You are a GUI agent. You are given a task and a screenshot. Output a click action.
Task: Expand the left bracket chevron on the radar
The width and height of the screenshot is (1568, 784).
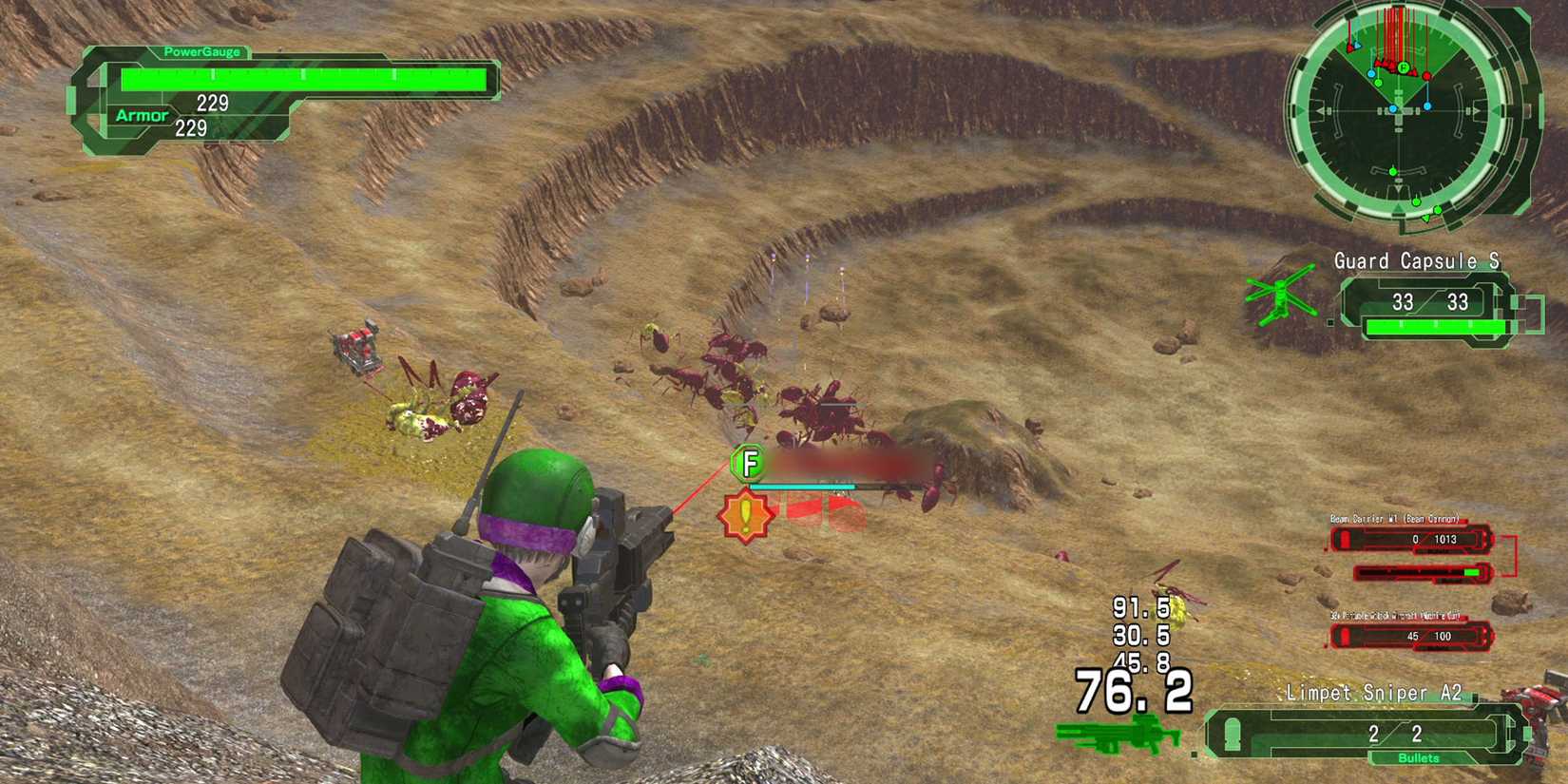pyautogui.click(x=1322, y=111)
